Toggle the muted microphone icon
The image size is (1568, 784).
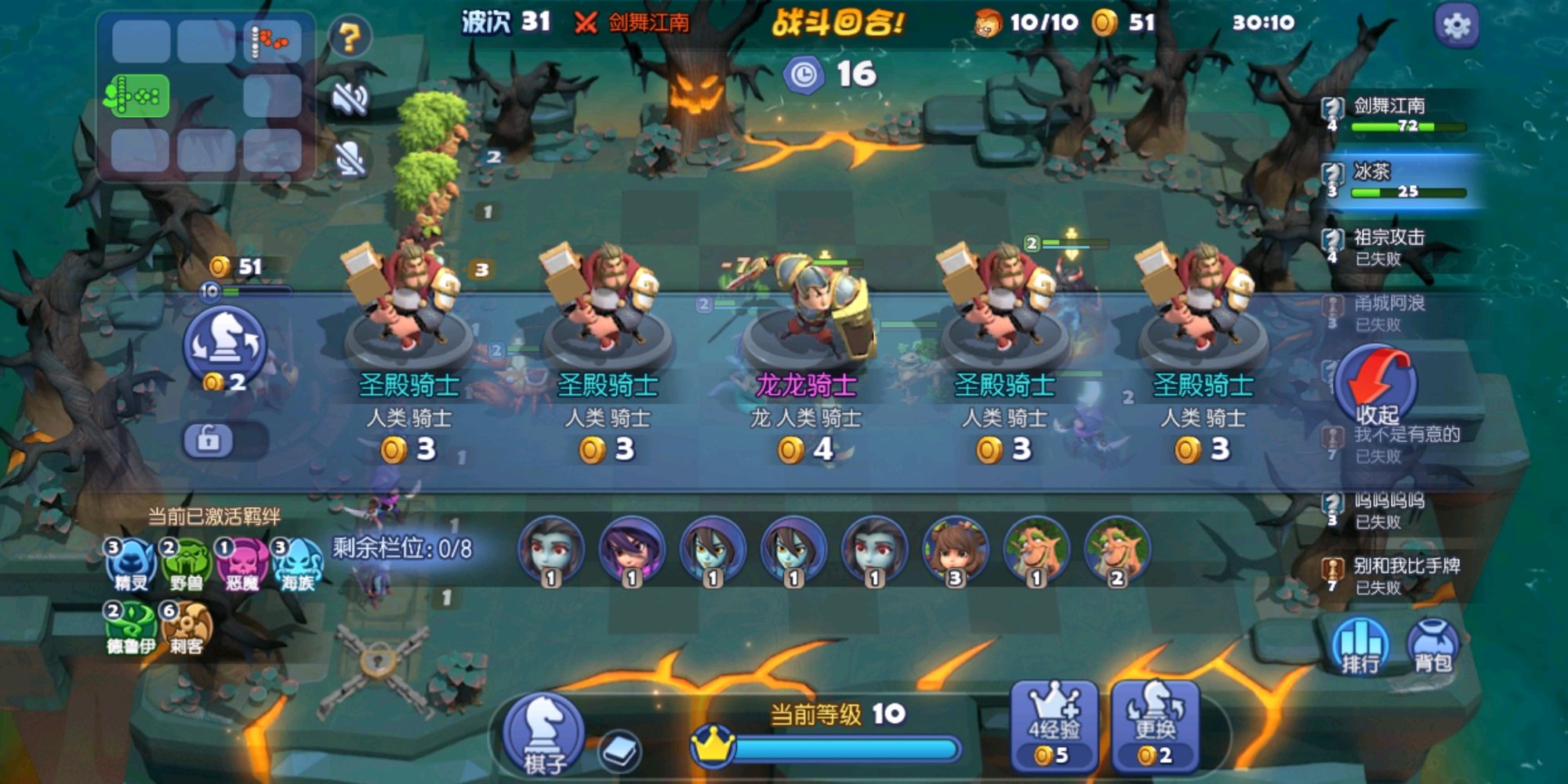350,159
